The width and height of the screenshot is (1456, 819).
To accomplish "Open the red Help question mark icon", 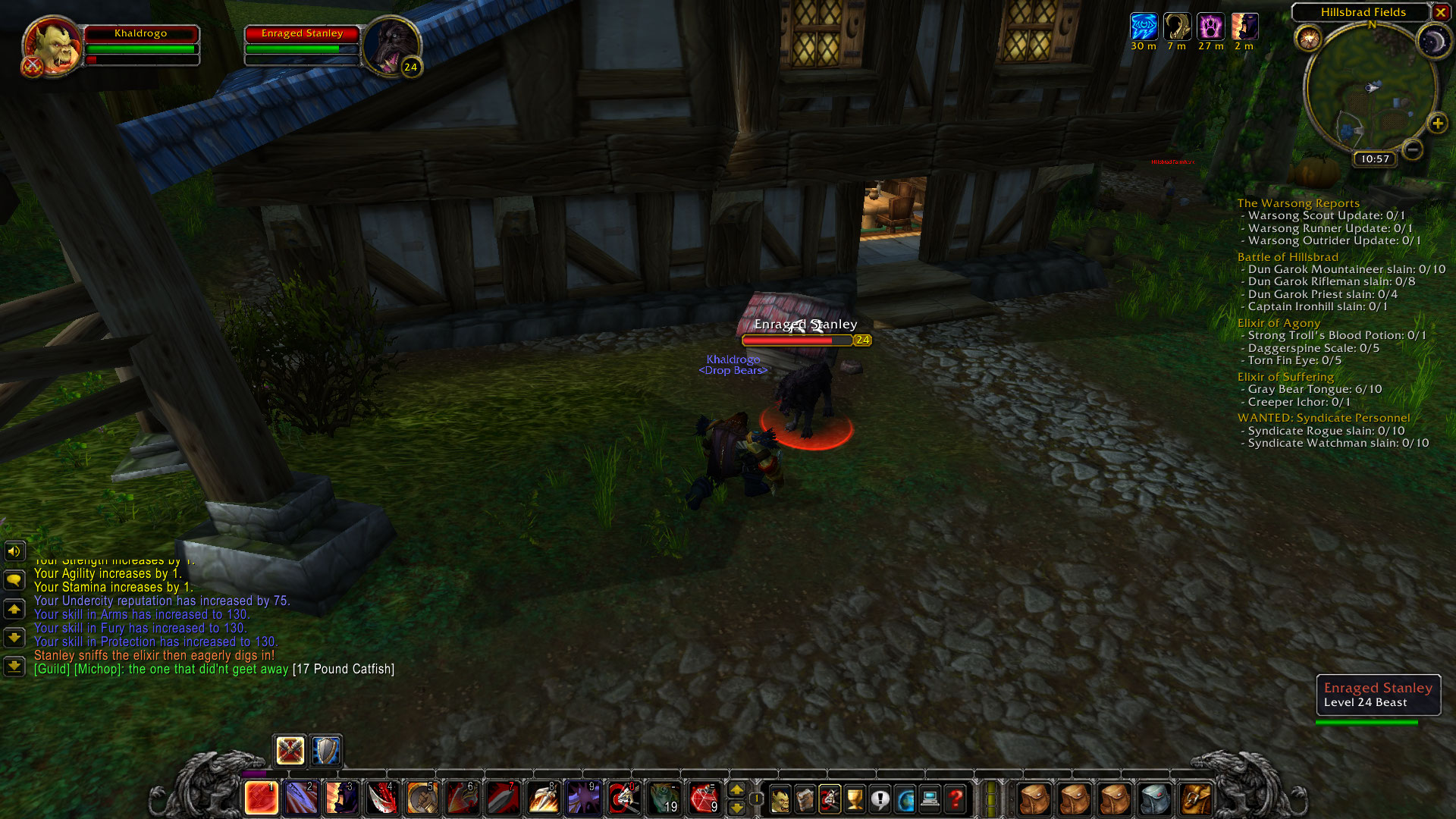I will pos(955,798).
